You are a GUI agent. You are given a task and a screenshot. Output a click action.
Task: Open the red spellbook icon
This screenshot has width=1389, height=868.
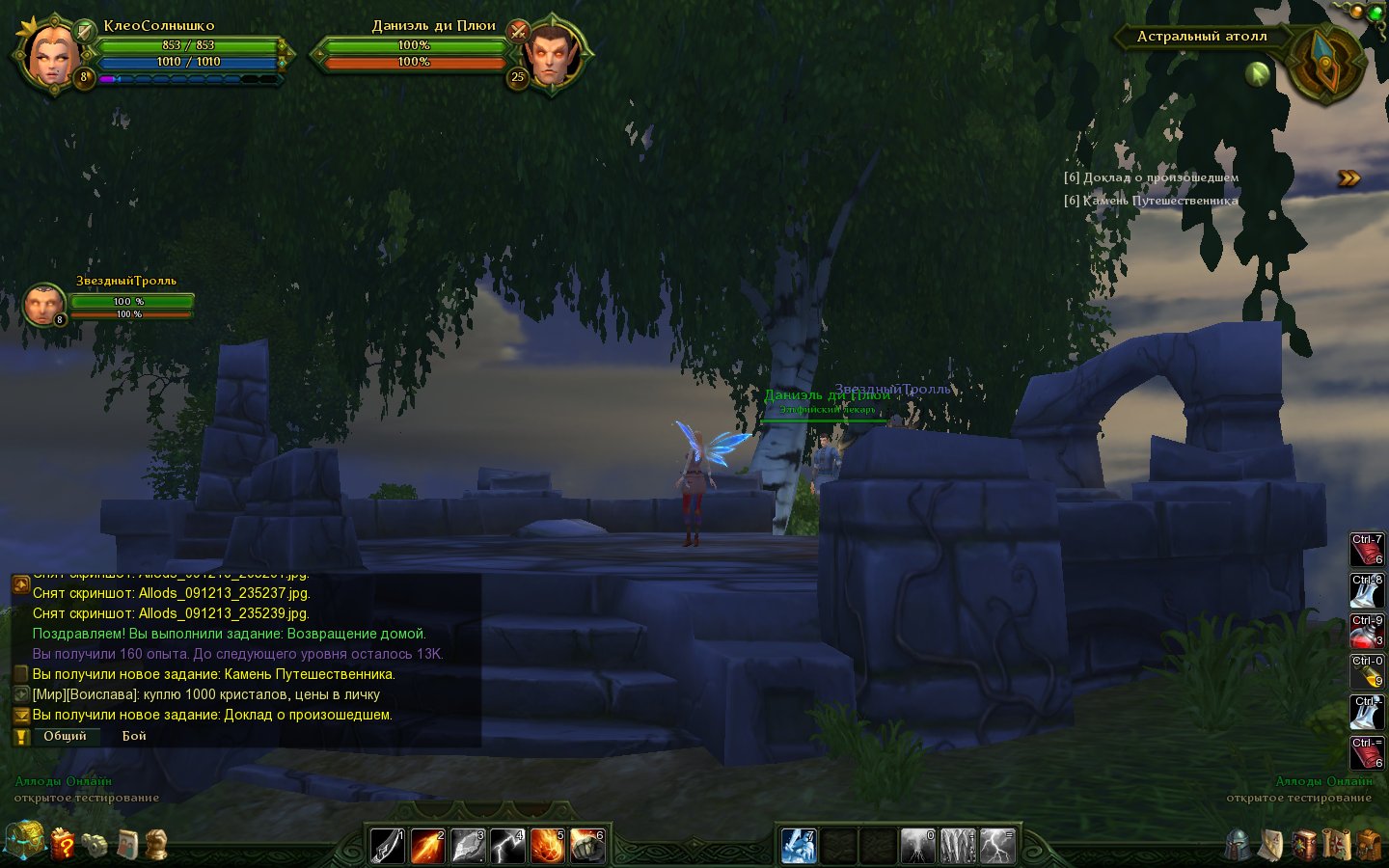pos(1304,845)
